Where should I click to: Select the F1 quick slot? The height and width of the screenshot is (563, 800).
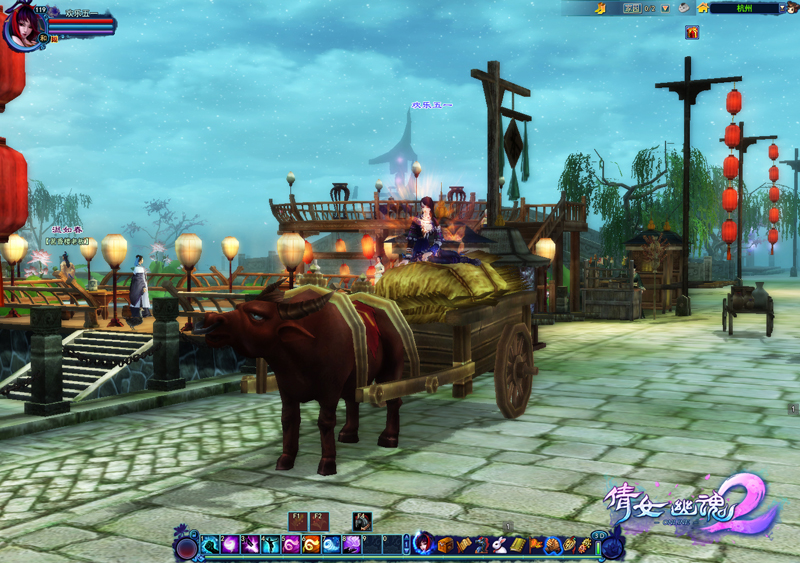298,521
